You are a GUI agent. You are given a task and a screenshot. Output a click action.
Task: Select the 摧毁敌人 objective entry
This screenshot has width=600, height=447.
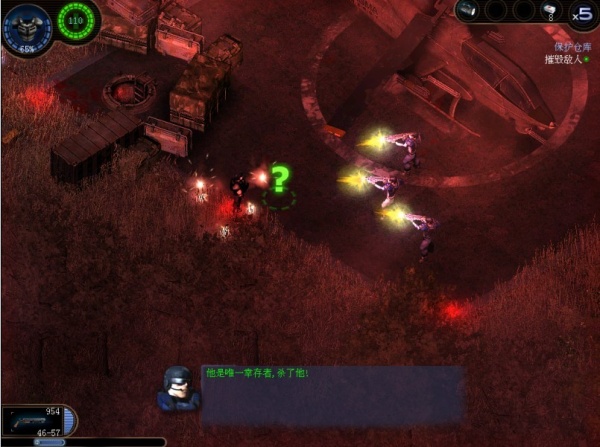[564, 60]
